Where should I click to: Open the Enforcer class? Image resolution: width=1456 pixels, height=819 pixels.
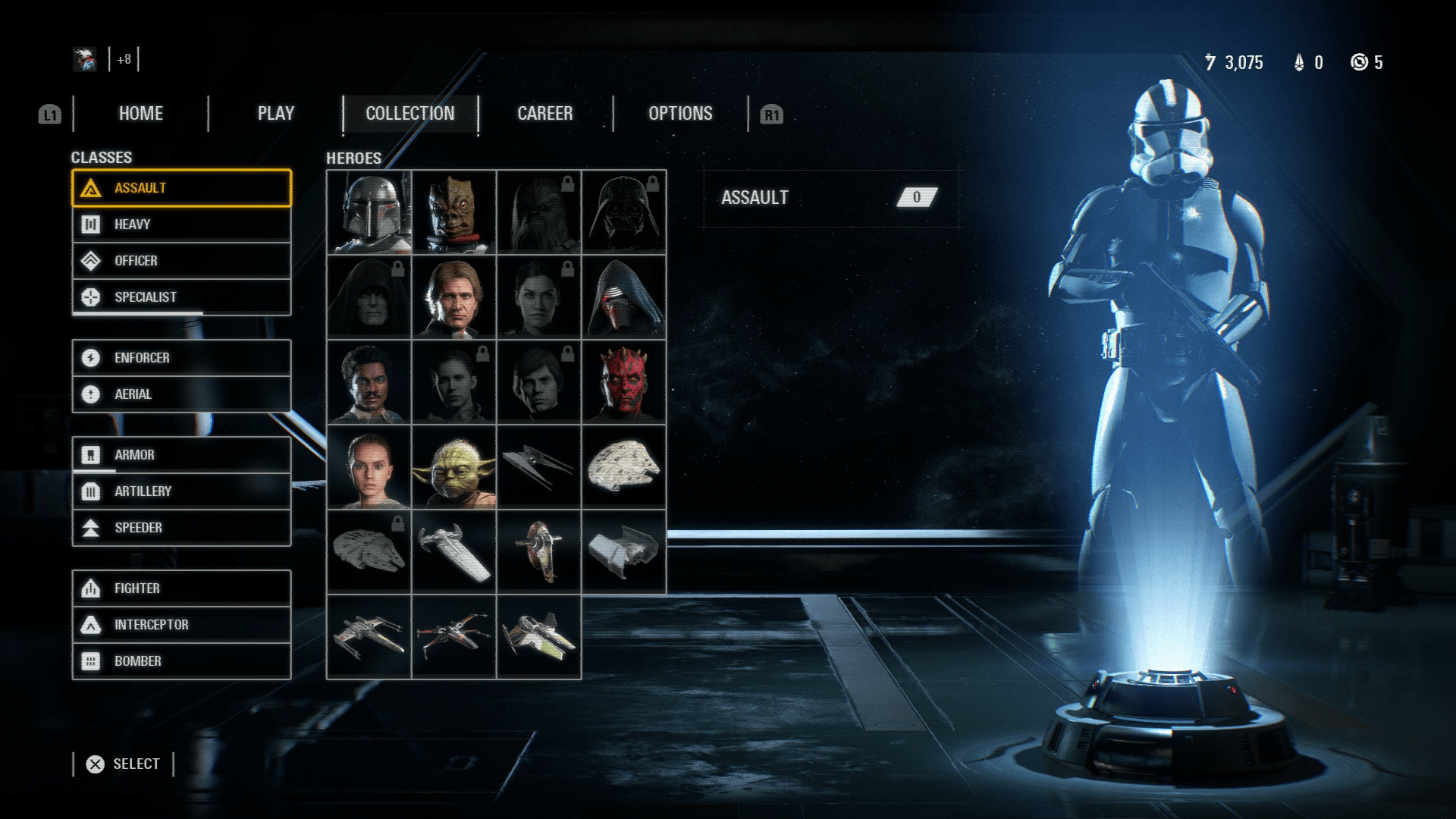181,358
